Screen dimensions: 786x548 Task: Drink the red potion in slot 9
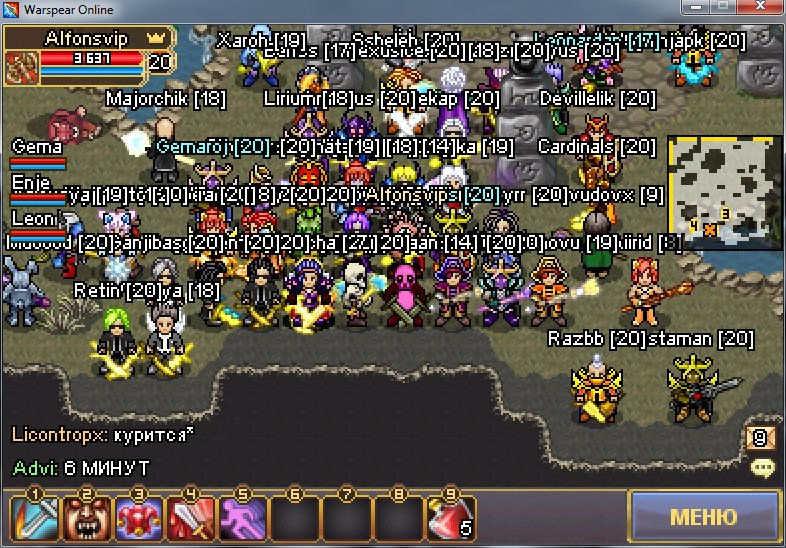(x=448, y=518)
